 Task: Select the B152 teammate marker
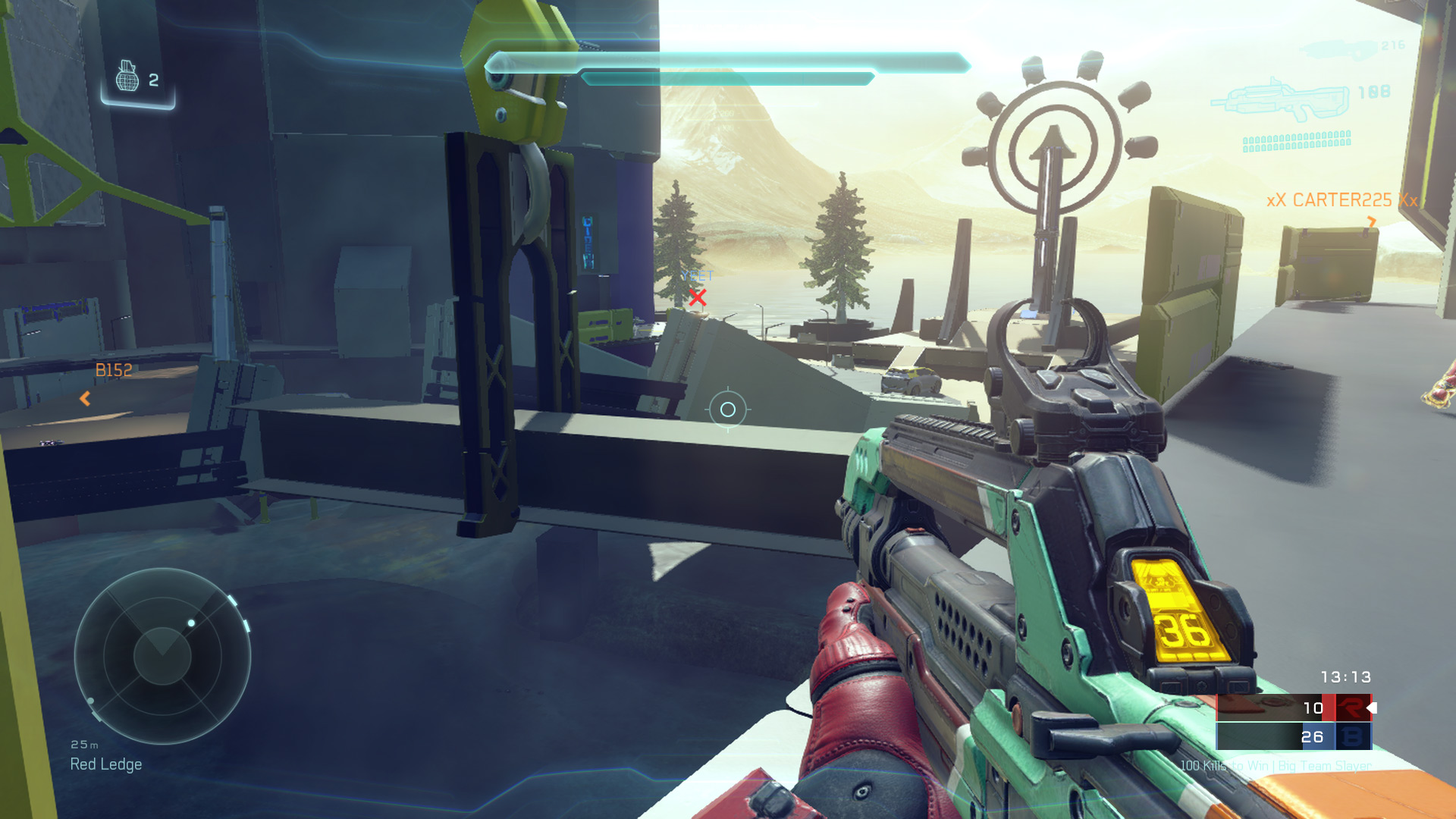(x=113, y=370)
